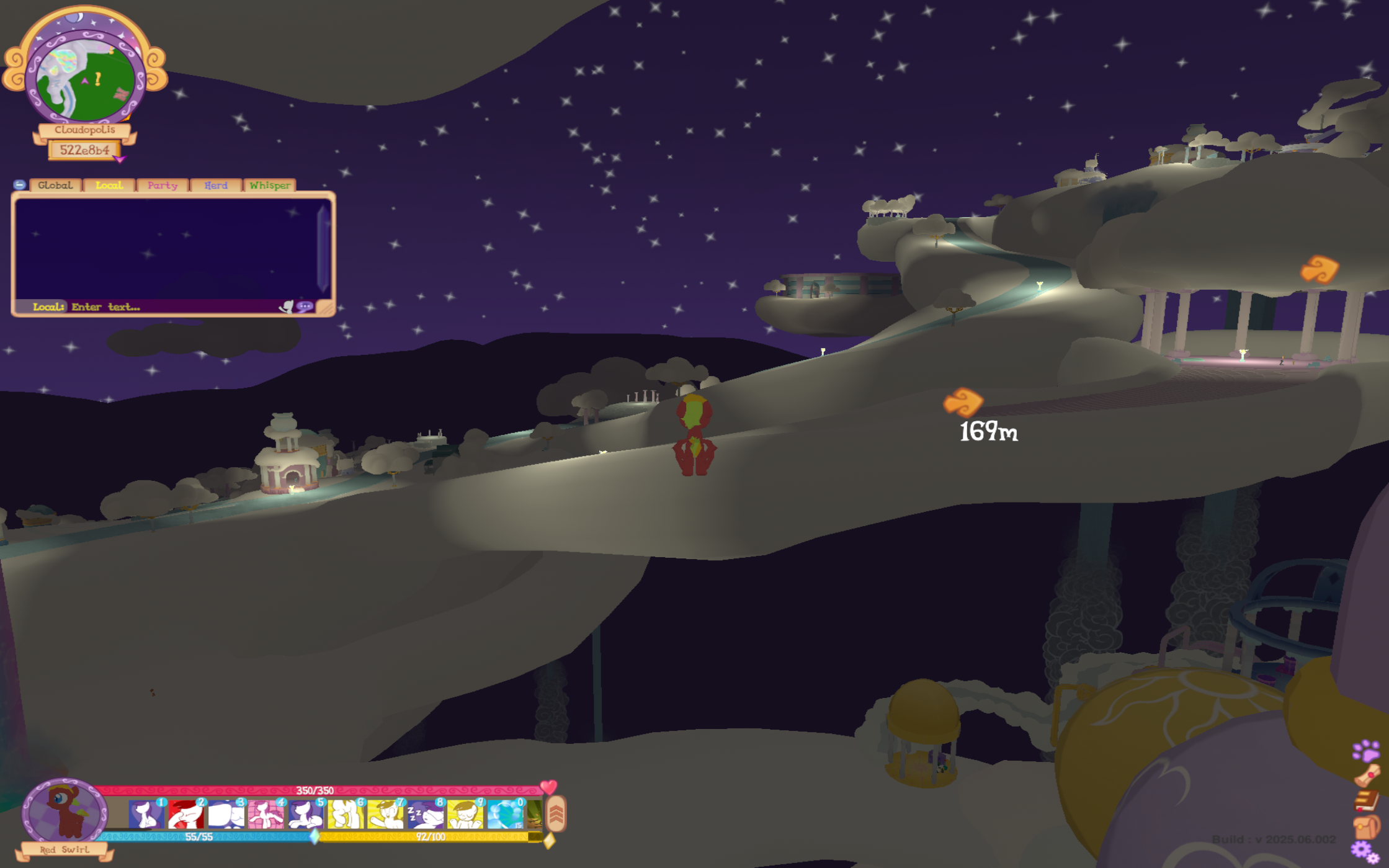1389x868 pixels.
Task: Open the quest scroll icon
Action: click(x=1367, y=775)
